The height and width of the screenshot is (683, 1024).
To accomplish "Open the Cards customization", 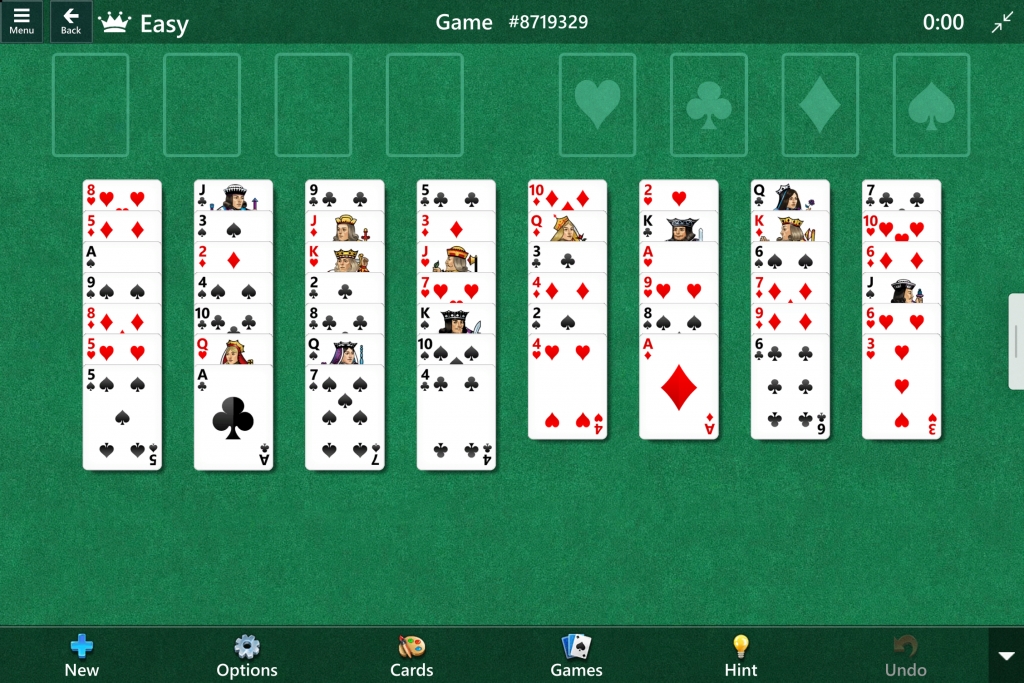I will pos(411,655).
